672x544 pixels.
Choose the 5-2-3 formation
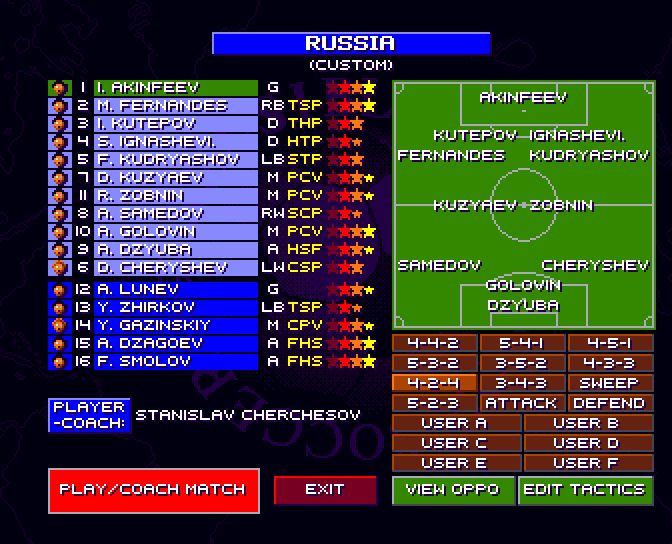click(x=433, y=403)
